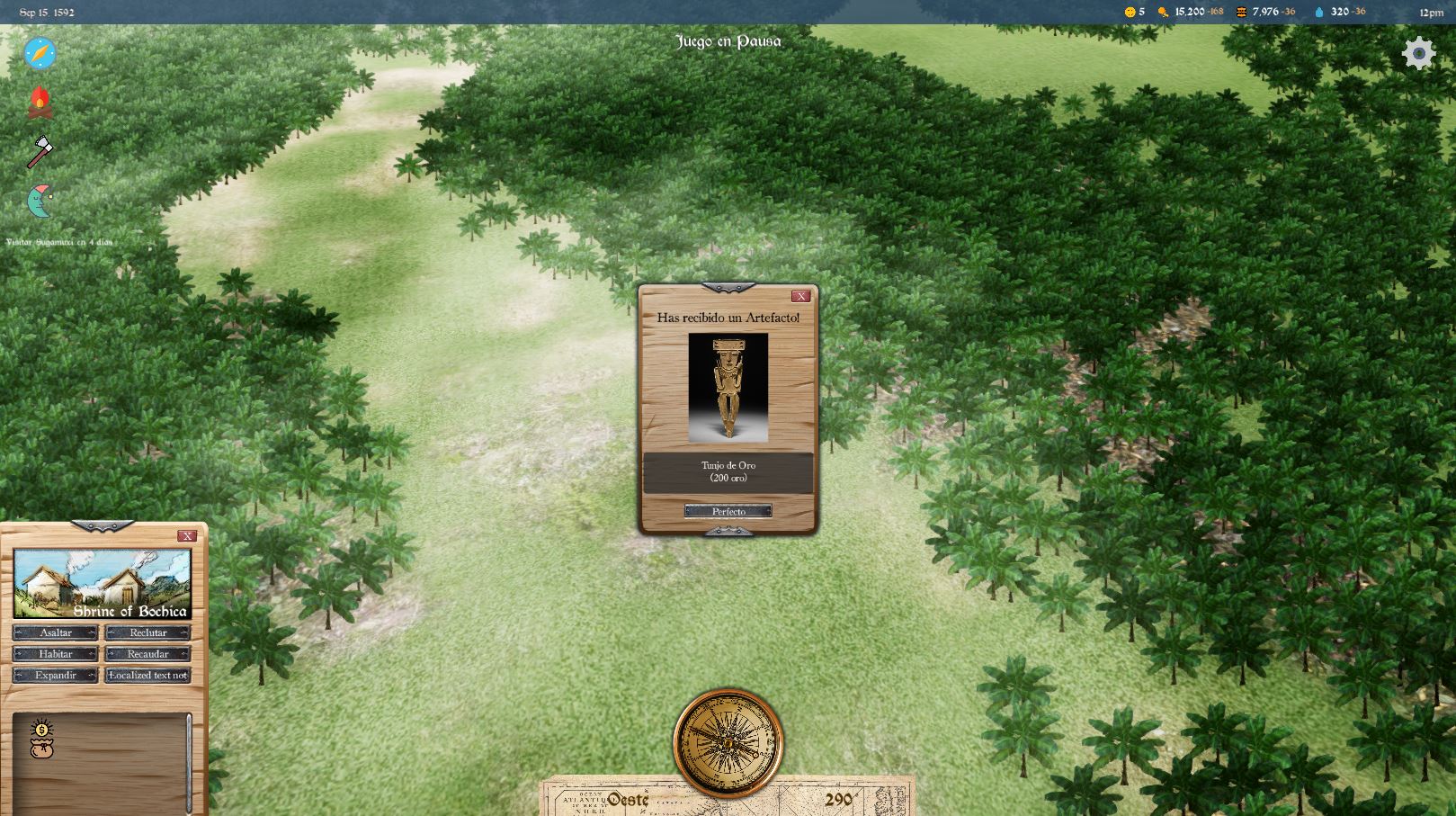Image resolution: width=1456 pixels, height=816 pixels.
Task: Activate the campfire icon
Action: click(40, 103)
